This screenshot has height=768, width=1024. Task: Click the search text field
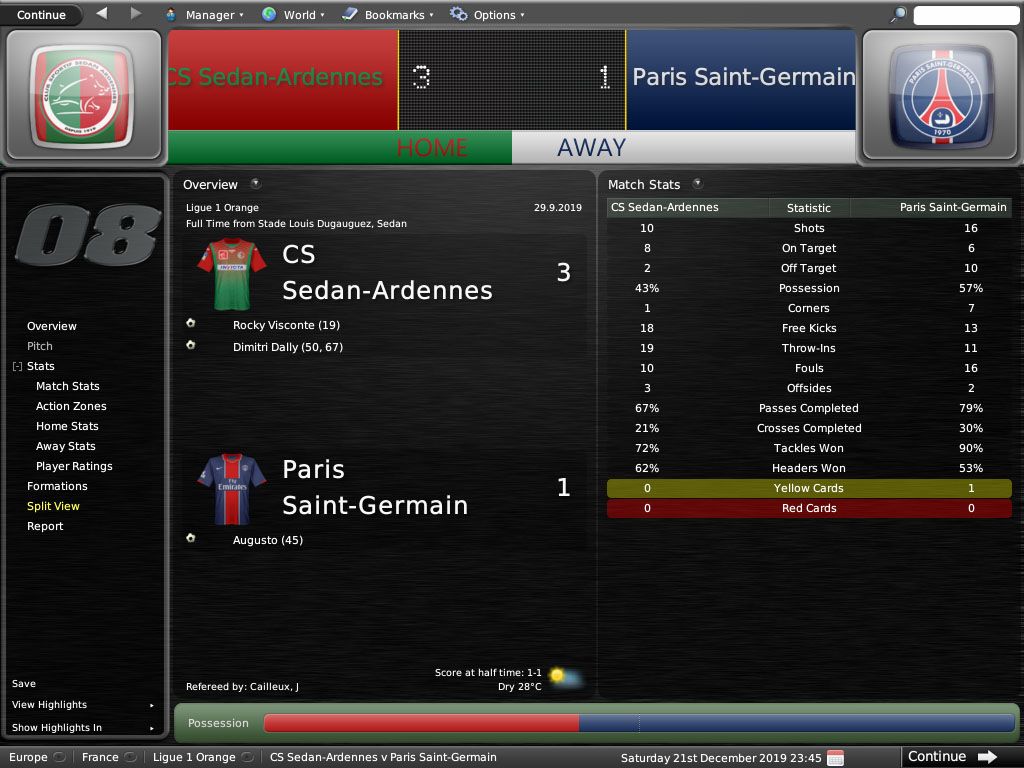pyautogui.click(x=964, y=15)
